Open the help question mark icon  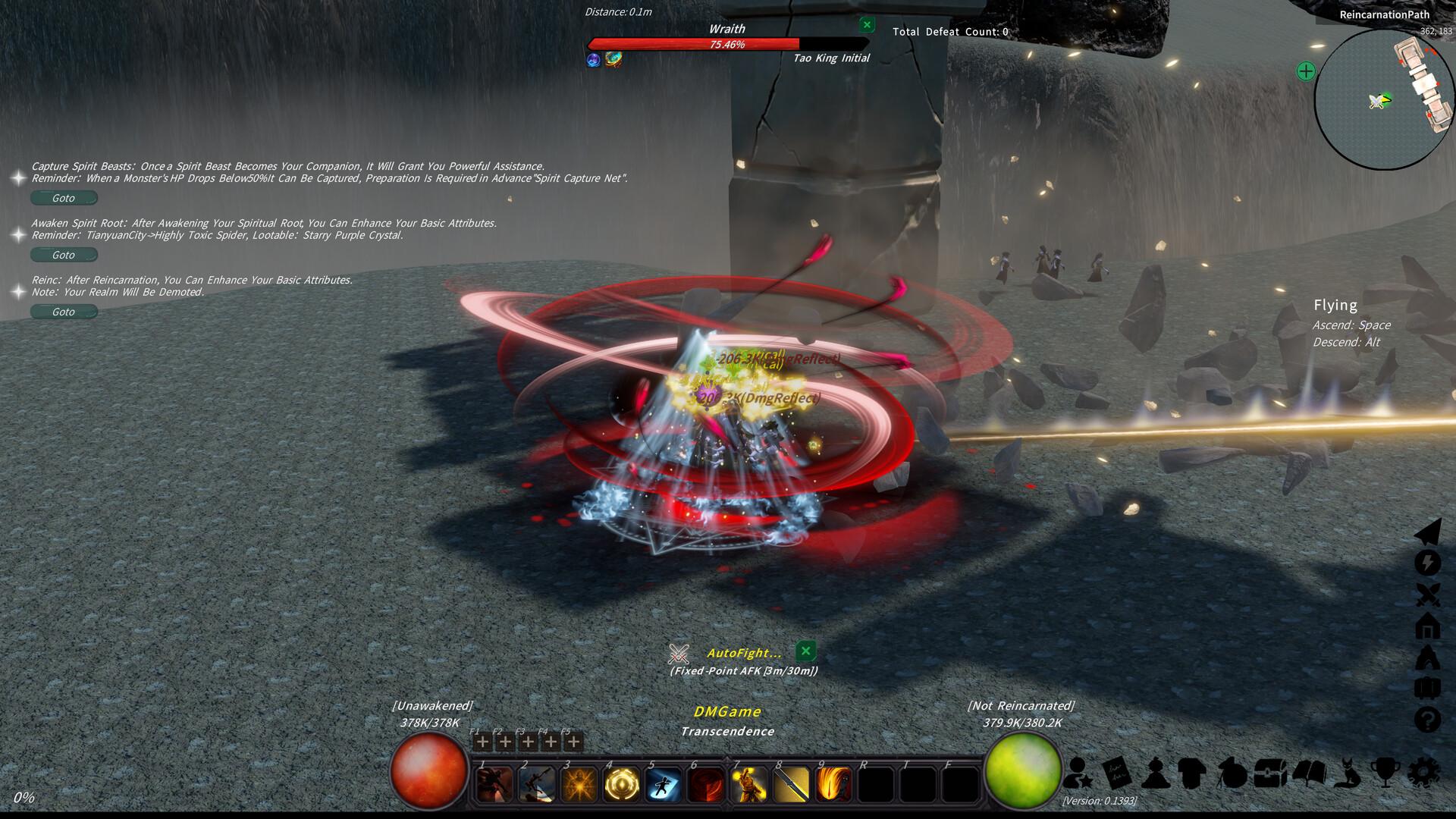[1428, 719]
